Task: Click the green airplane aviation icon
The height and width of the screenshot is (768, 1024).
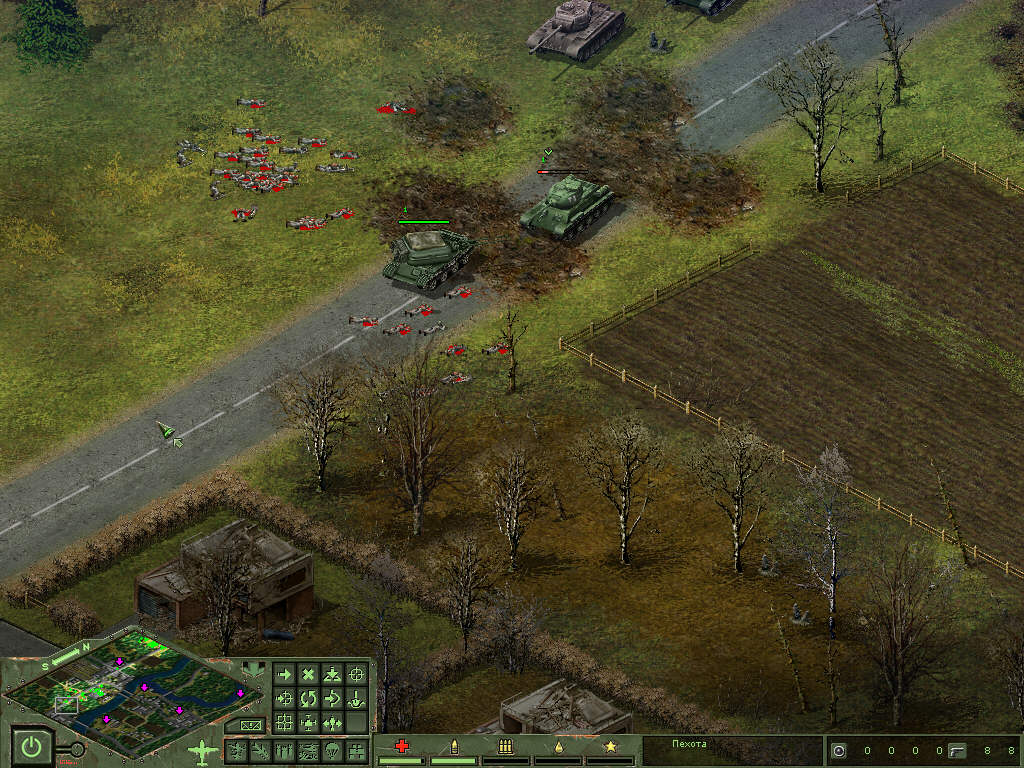Action: click(x=203, y=749)
